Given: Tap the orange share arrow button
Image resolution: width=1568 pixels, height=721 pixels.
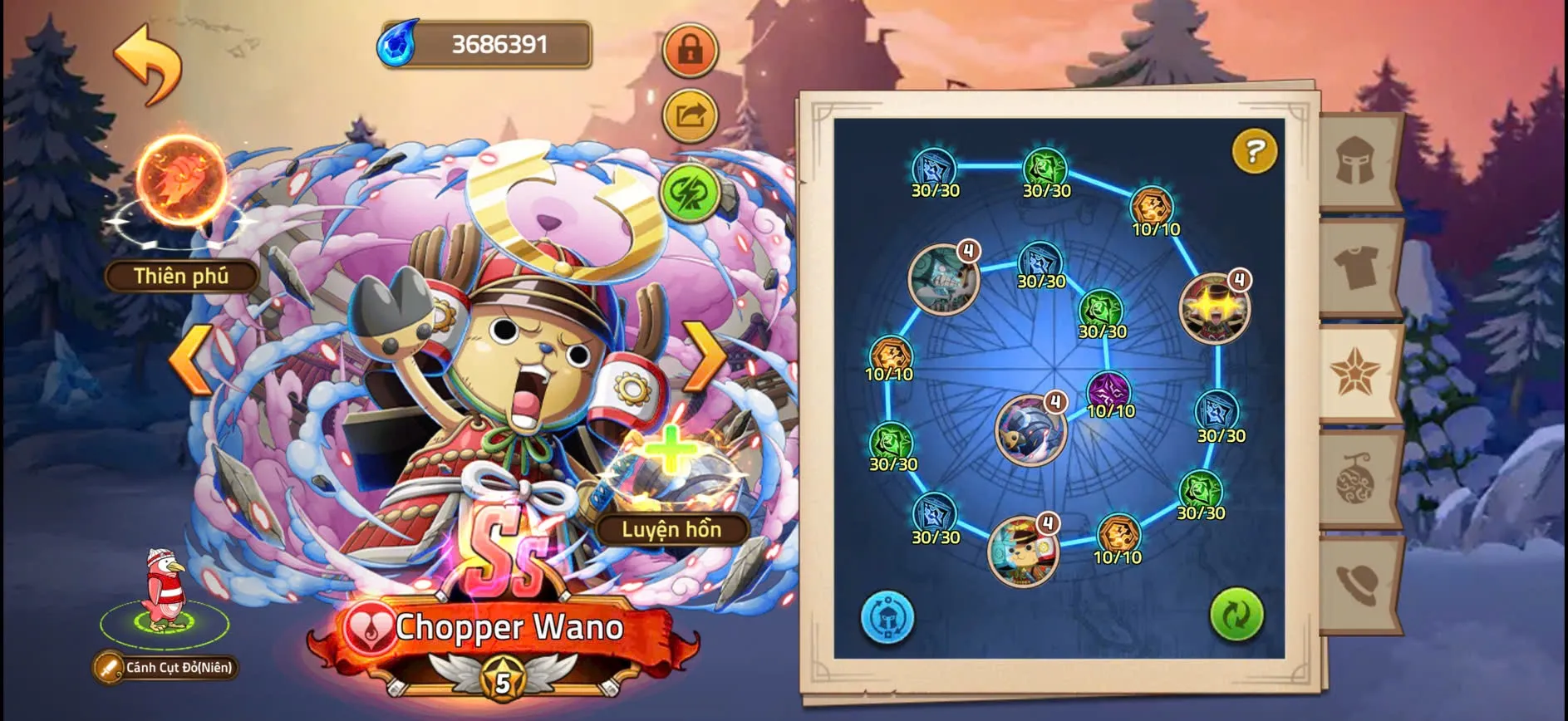Looking at the screenshot, I should pyautogui.click(x=690, y=115).
